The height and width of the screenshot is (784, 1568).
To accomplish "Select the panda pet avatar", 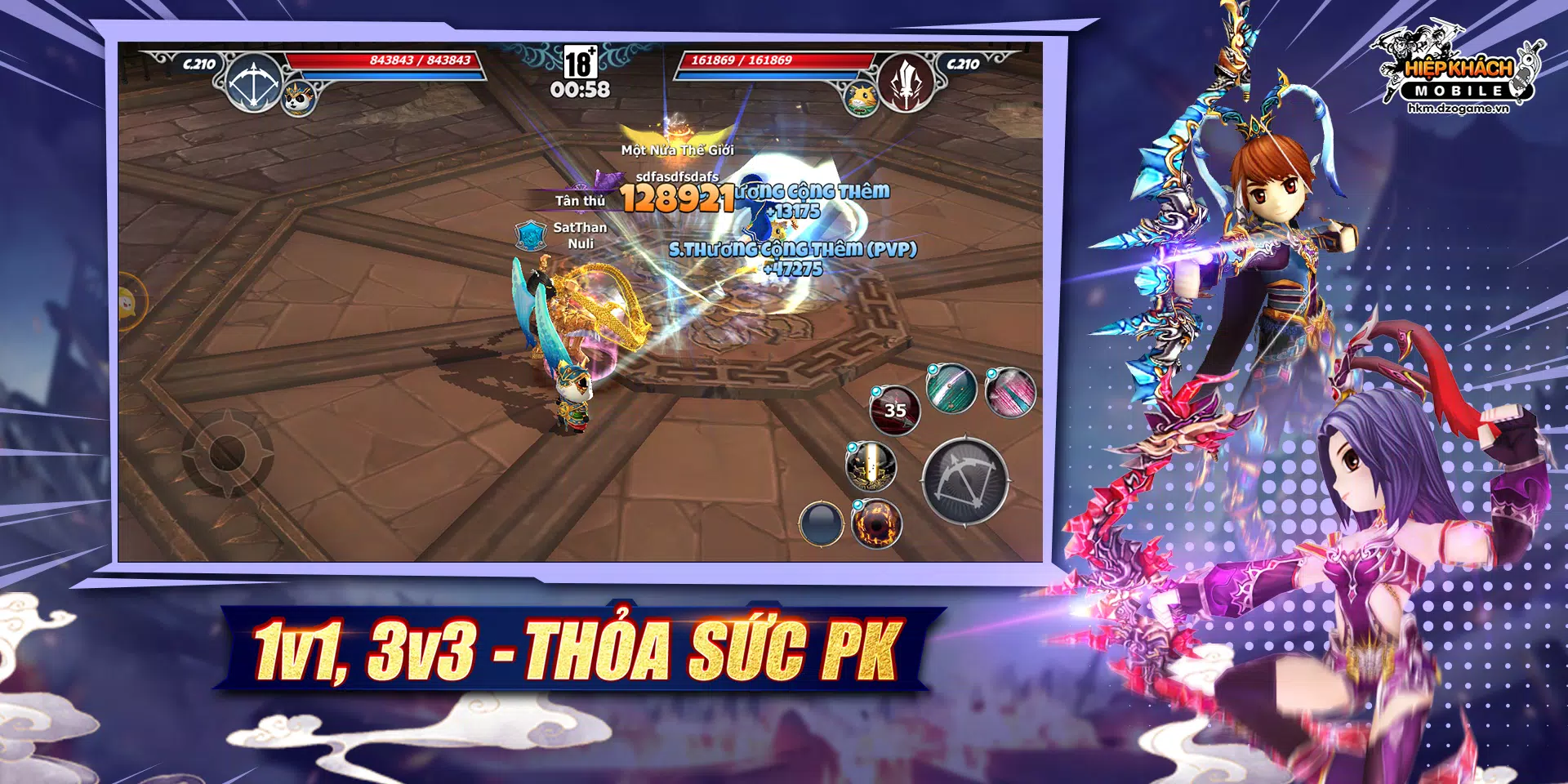I will coord(300,100).
